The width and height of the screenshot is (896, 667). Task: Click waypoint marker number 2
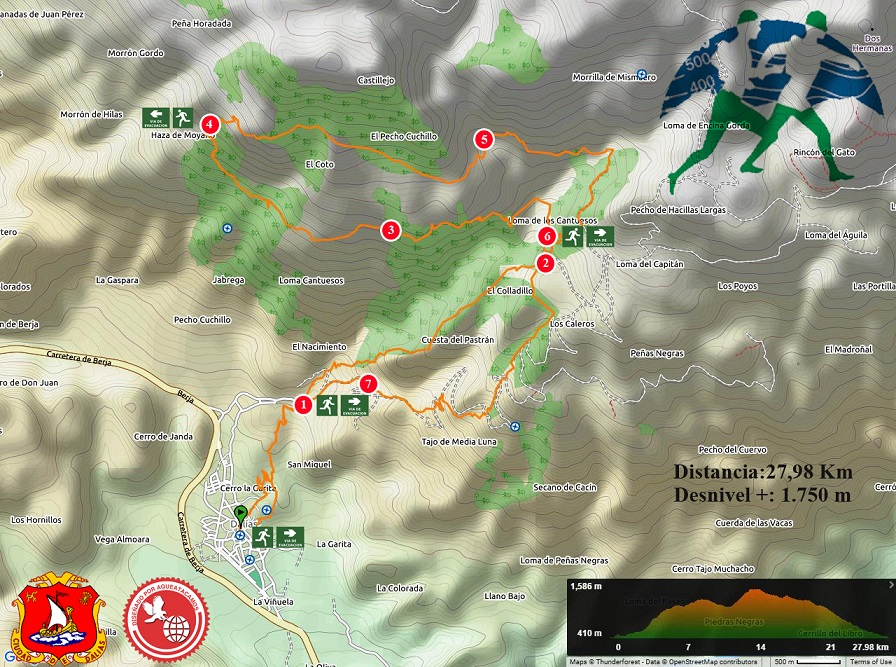click(x=546, y=263)
